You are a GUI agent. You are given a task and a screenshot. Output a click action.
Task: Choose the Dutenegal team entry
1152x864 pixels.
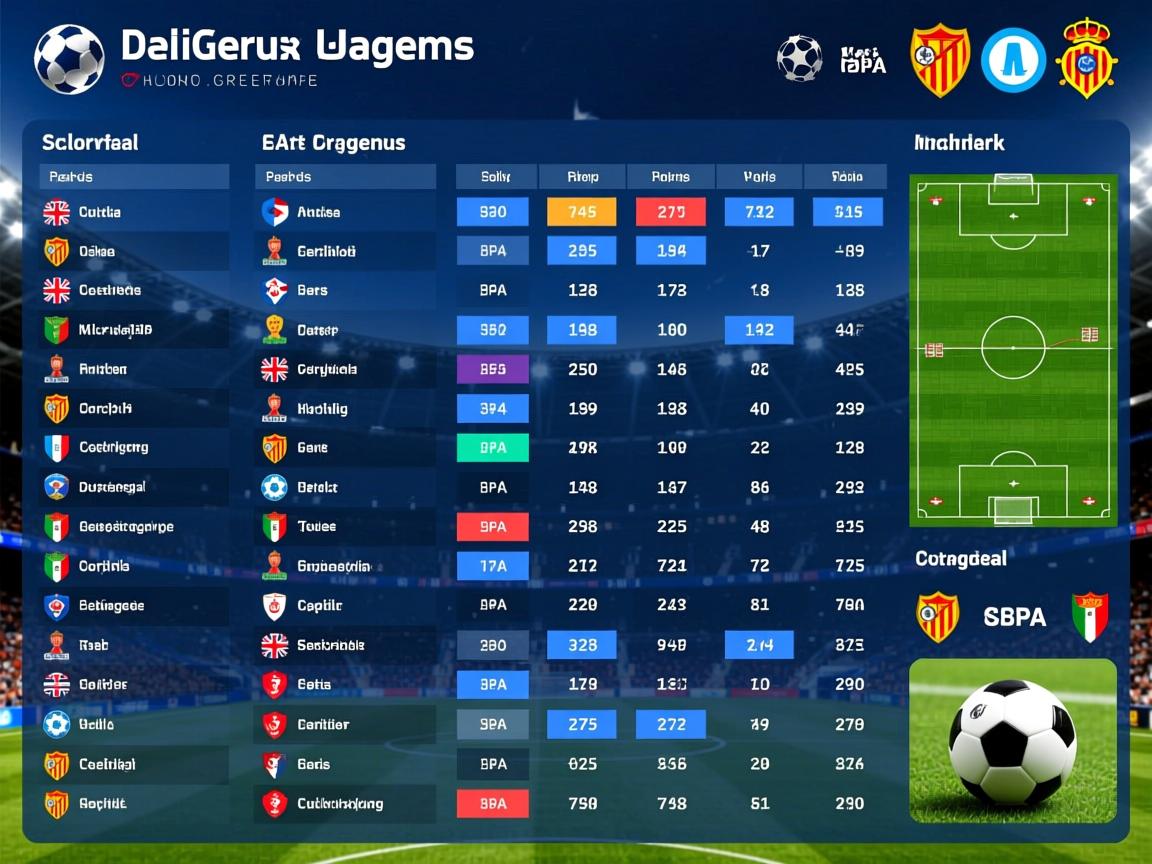(112, 487)
